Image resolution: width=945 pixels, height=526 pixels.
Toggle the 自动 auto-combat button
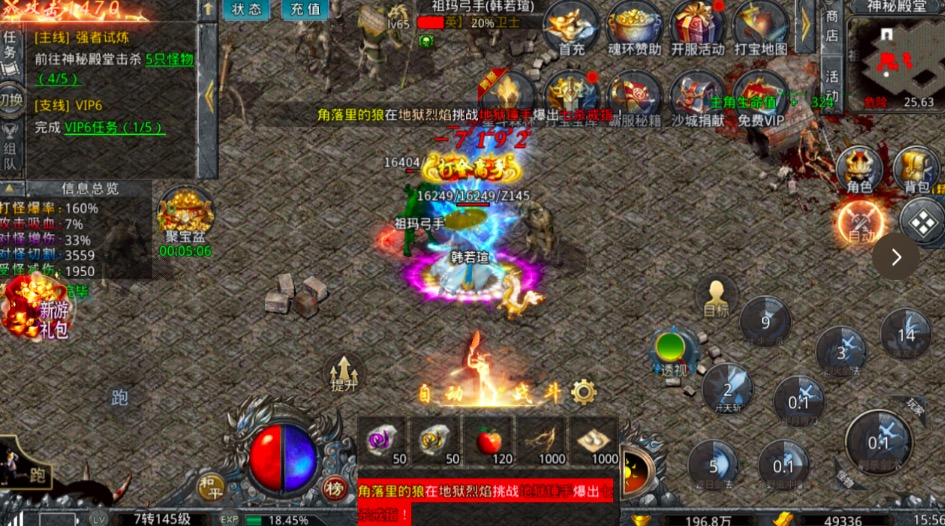[x=858, y=221]
